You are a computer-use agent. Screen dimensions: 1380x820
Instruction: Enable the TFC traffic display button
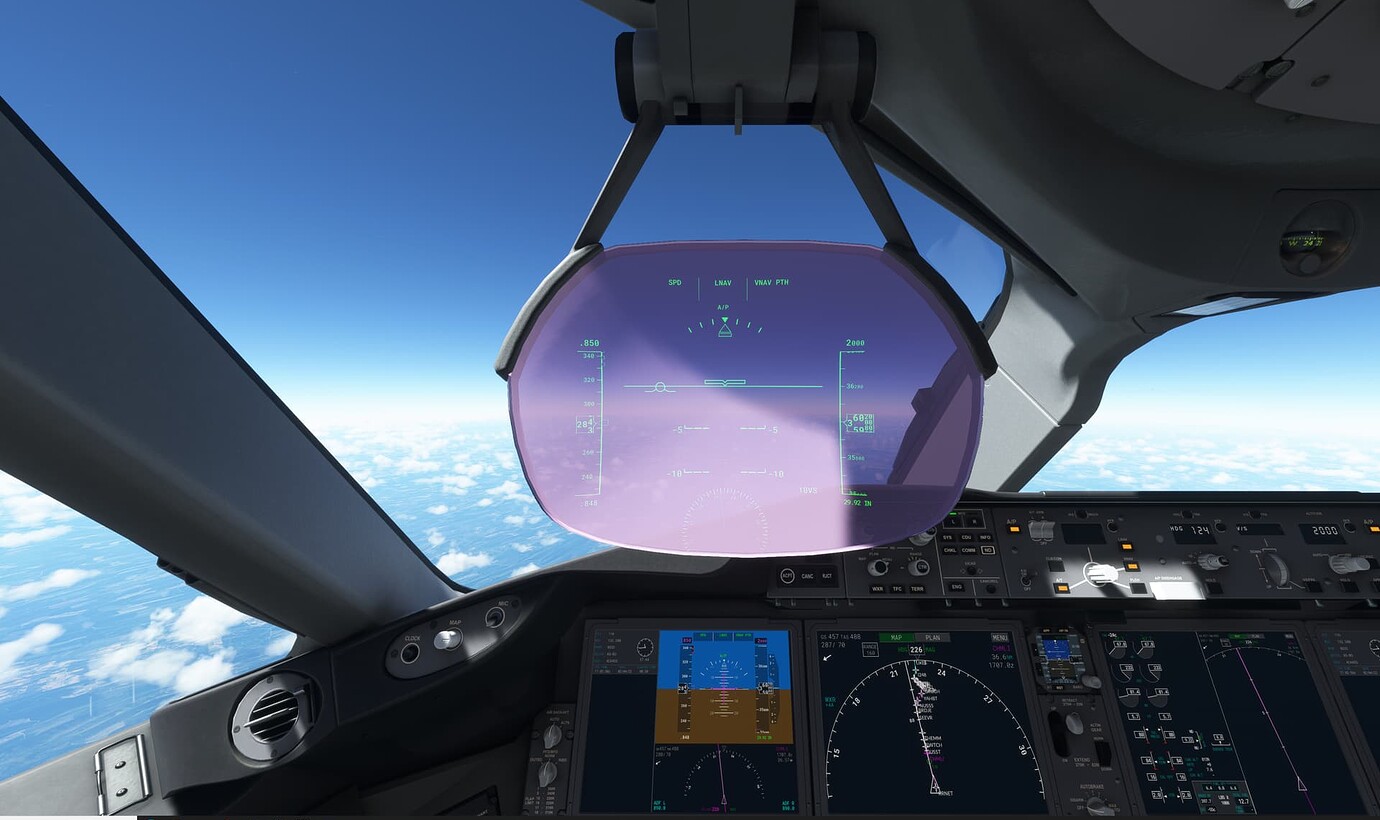(x=897, y=589)
